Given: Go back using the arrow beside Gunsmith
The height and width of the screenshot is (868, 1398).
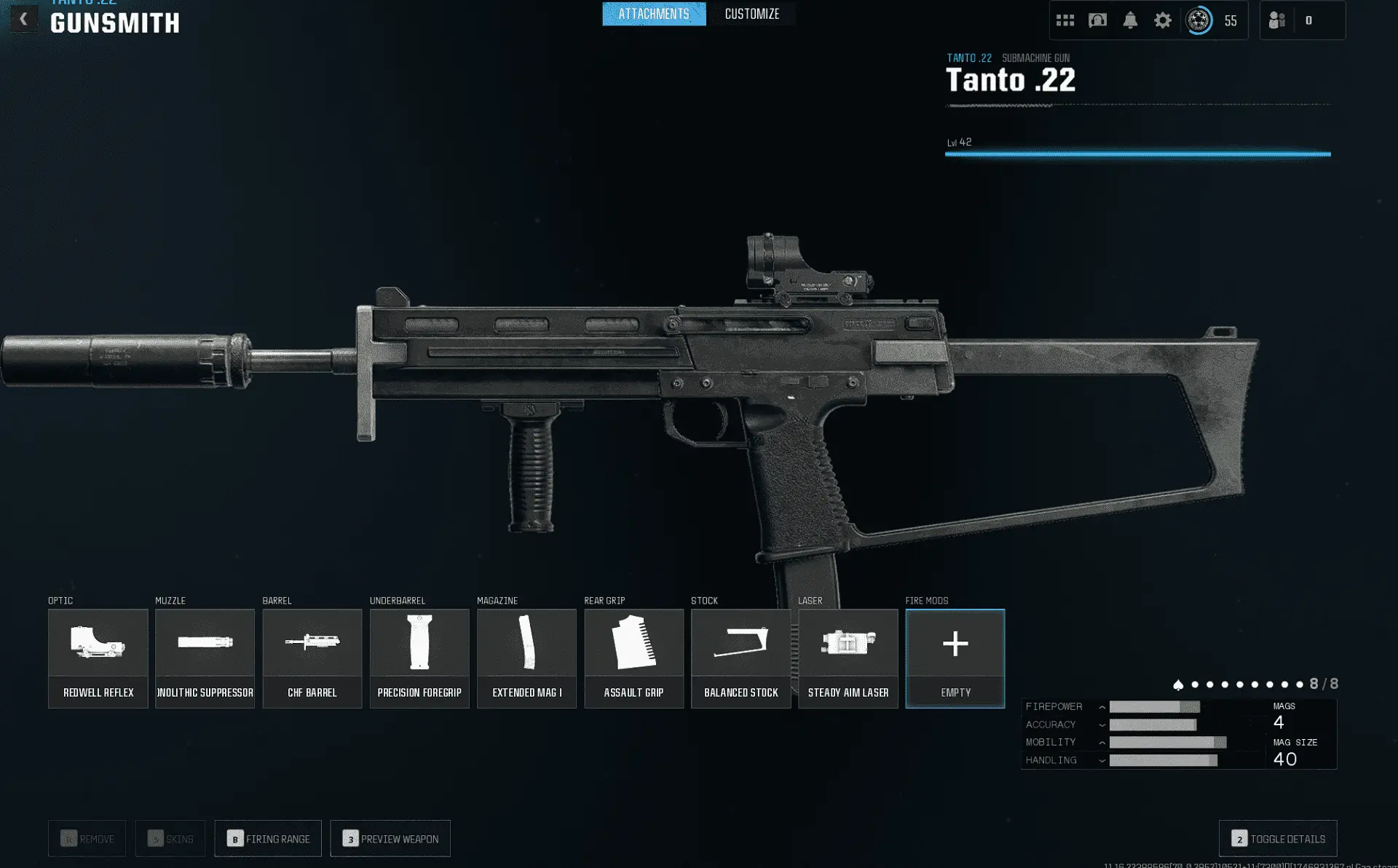Looking at the screenshot, I should tap(23, 20).
